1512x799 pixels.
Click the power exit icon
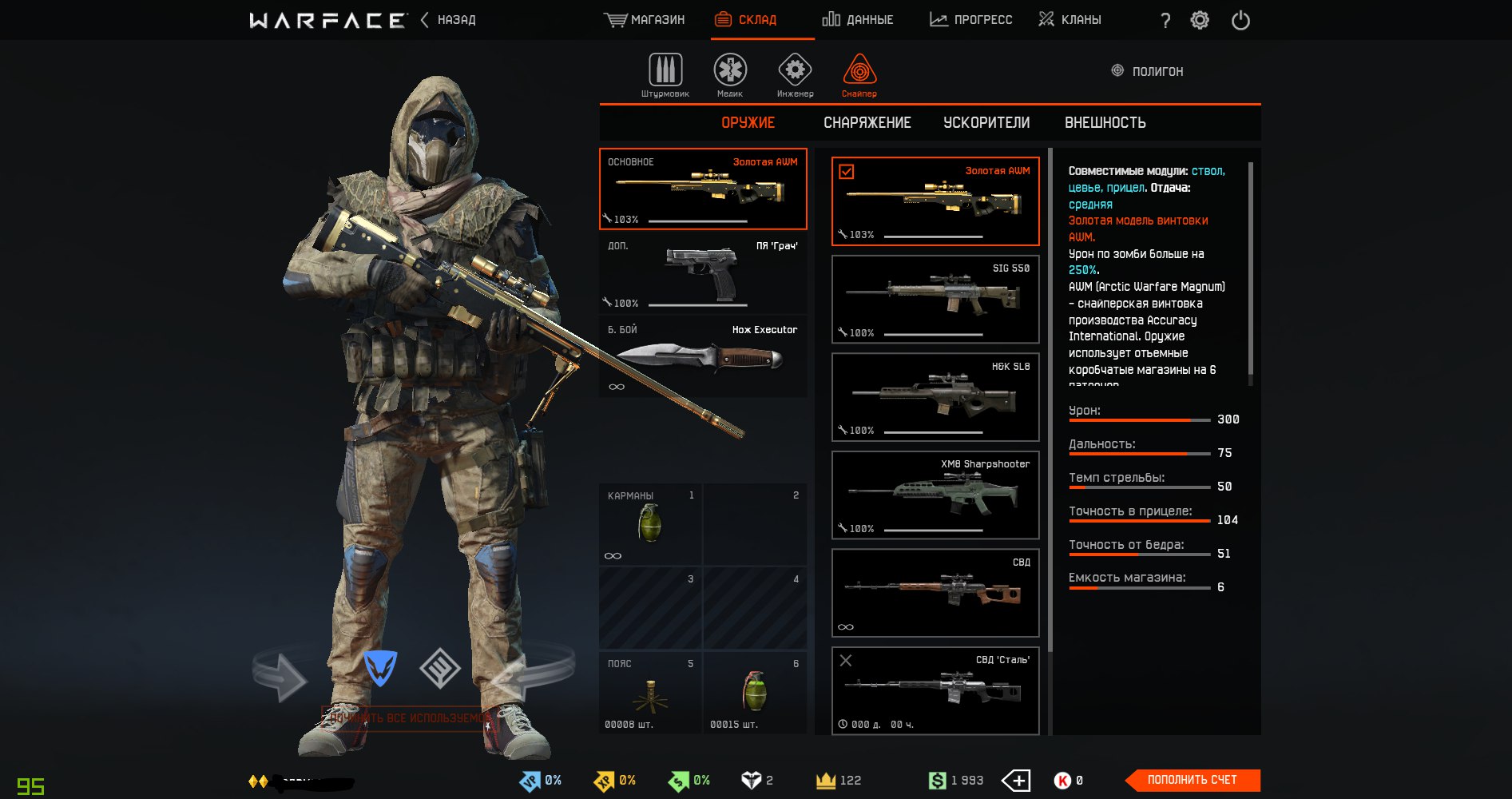1240,20
